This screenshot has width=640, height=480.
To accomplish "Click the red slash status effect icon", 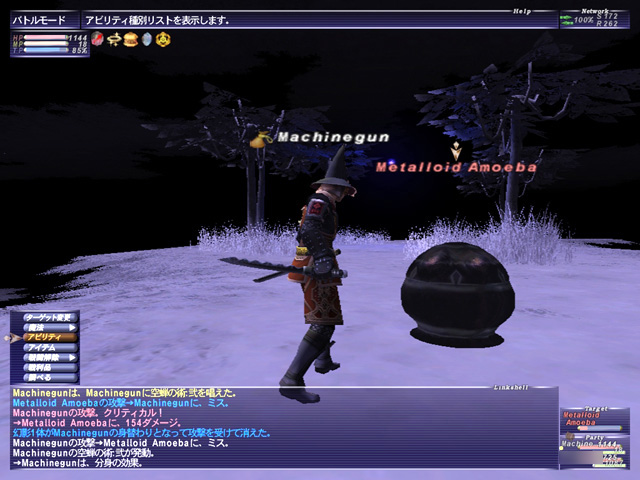I will tap(98, 39).
